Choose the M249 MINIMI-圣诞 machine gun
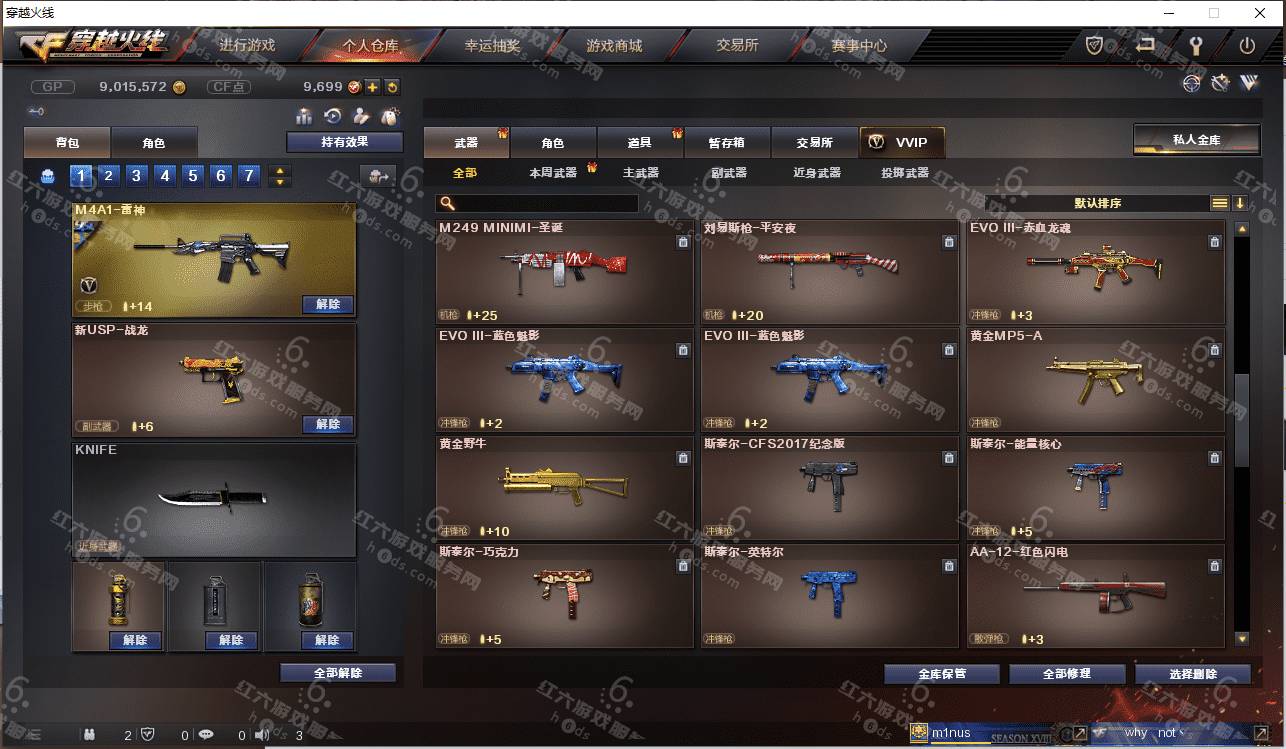Viewport: 1286px width, 749px height. (x=564, y=271)
